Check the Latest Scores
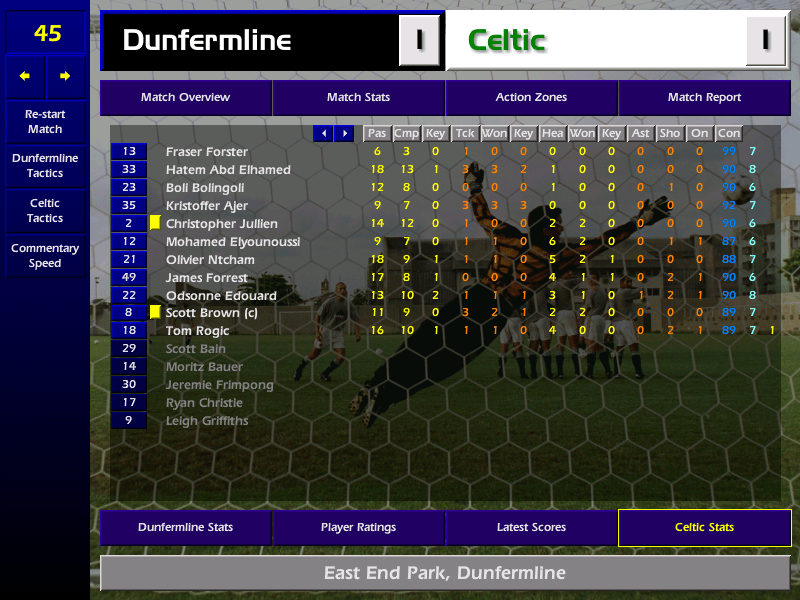Image resolution: width=800 pixels, height=600 pixels. point(531,527)
